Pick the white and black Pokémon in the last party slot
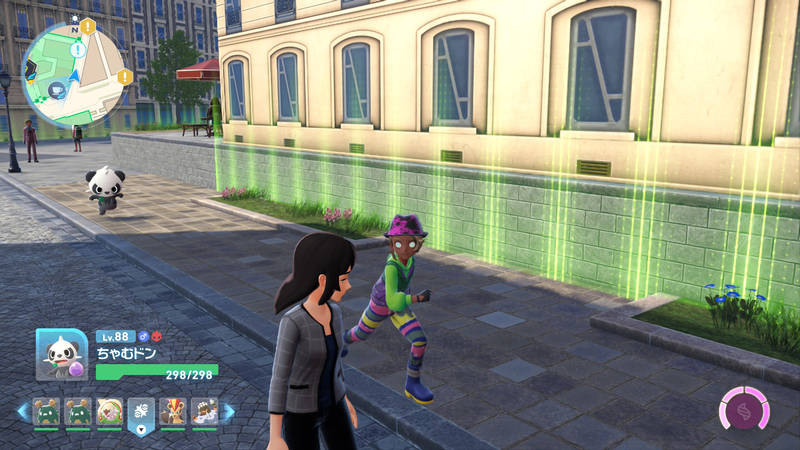The height and width of the screenshot is (450, 800). tap(205, 411)
